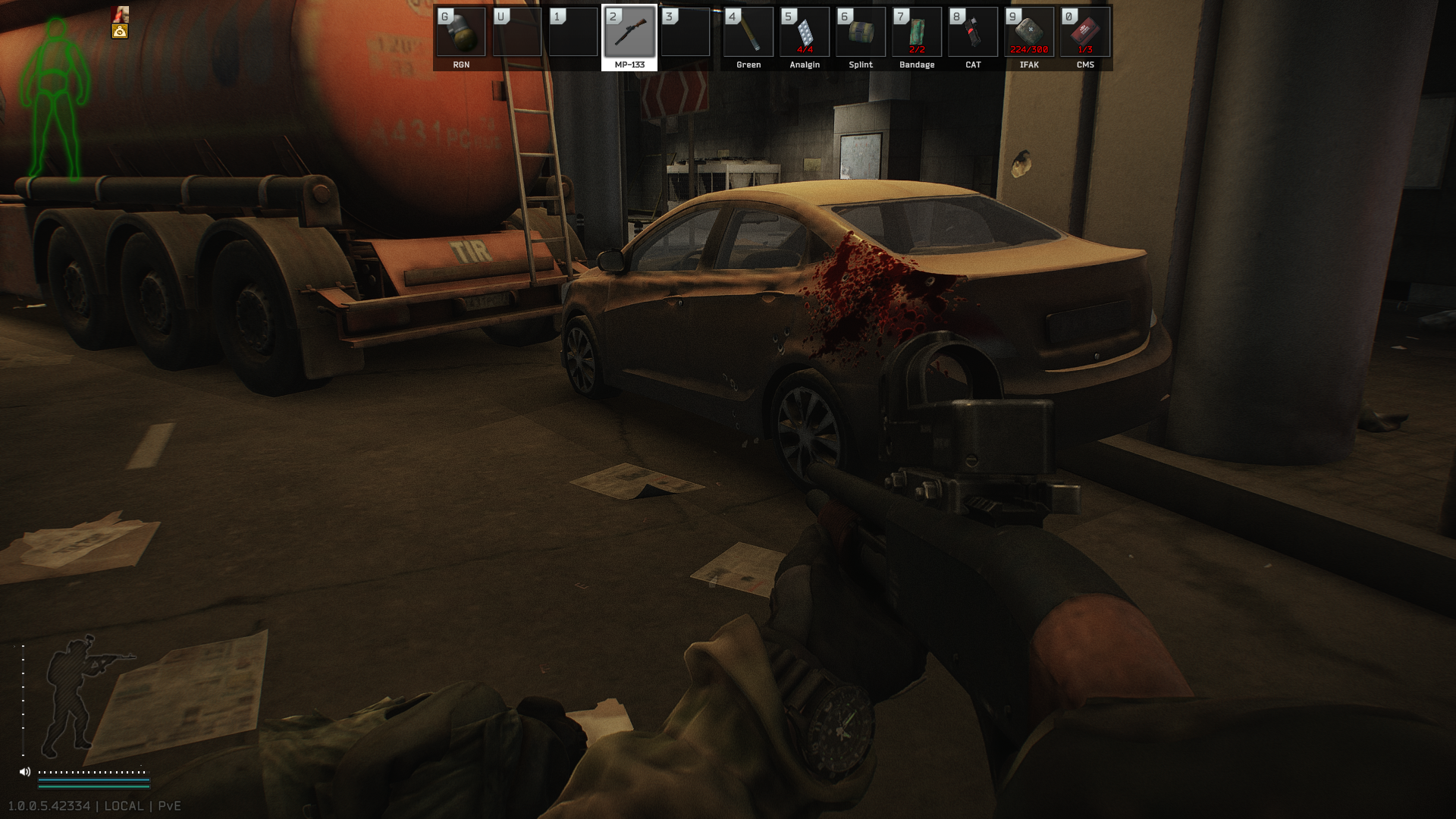Apply the Bandage from the hotbar
The height and width of the screenshot is (819, 1456).
point(917,33)
